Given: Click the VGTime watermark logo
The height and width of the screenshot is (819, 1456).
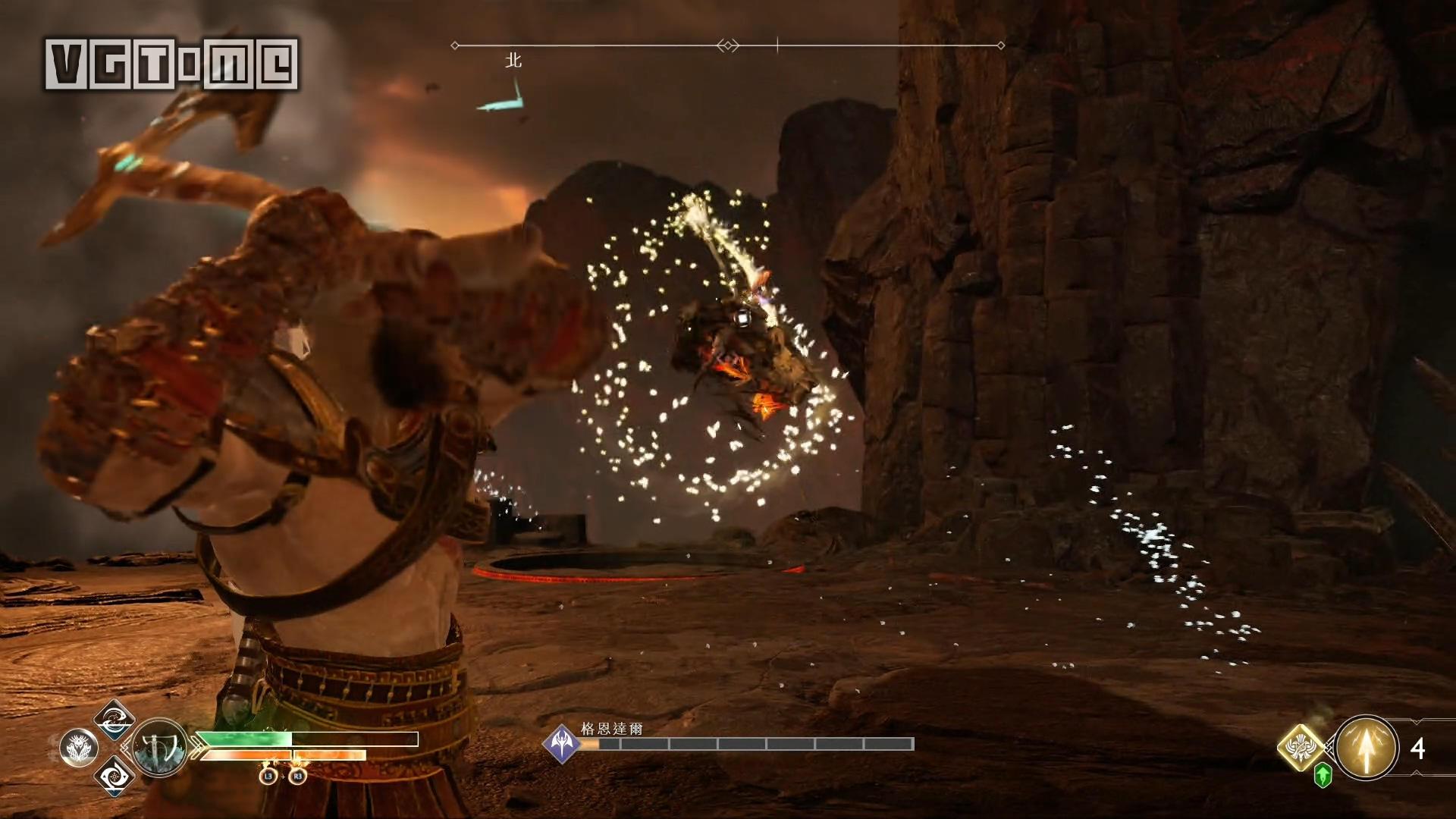Looking at the screenshot, I should 171,64.
